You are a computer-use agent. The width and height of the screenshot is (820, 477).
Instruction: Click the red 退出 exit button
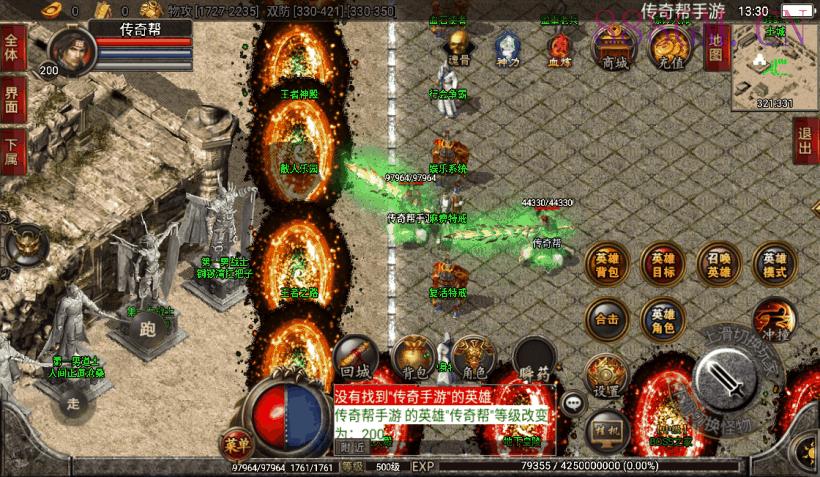804,140
